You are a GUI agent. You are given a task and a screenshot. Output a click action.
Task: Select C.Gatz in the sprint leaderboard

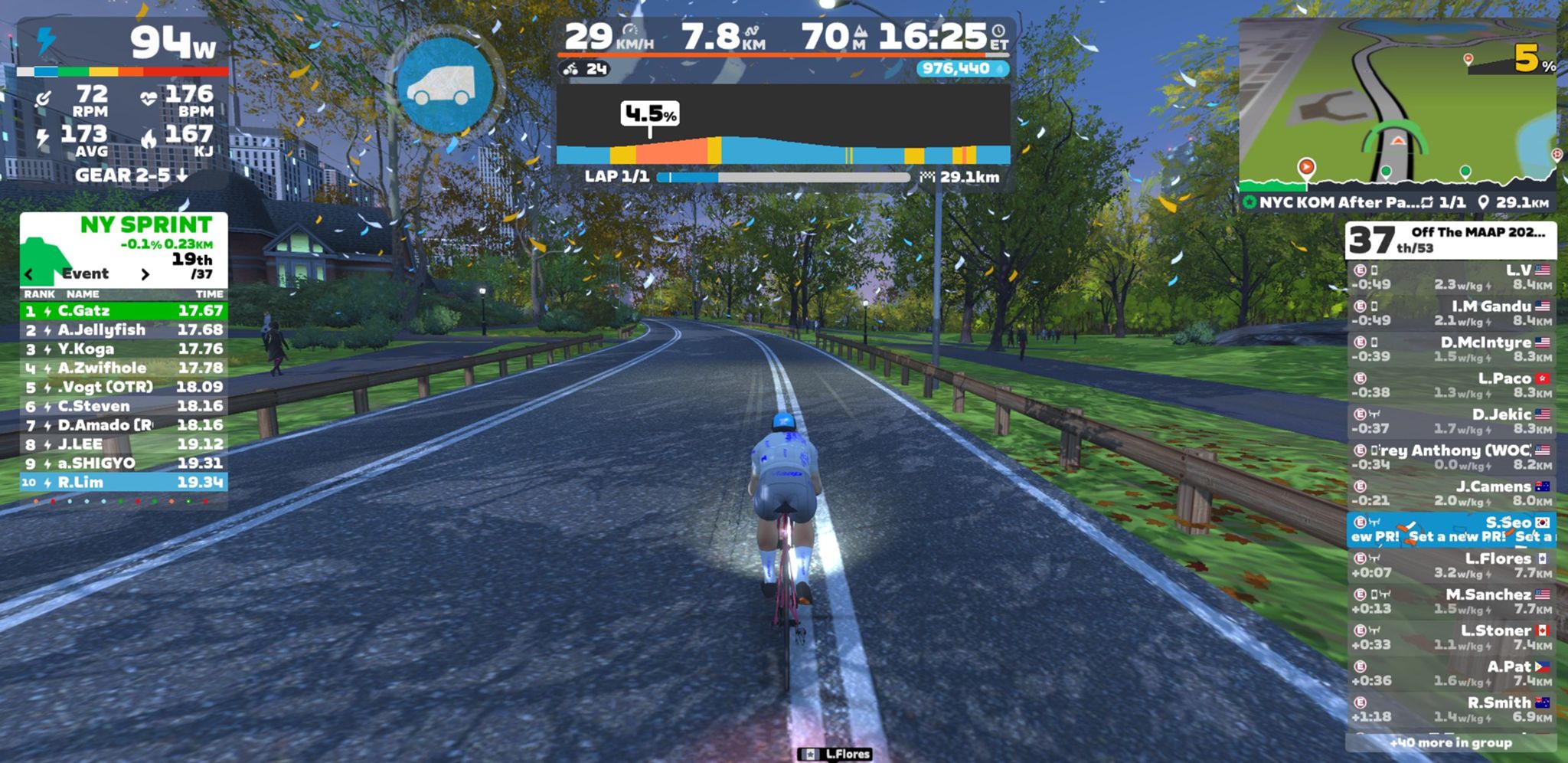coord(123,311)
